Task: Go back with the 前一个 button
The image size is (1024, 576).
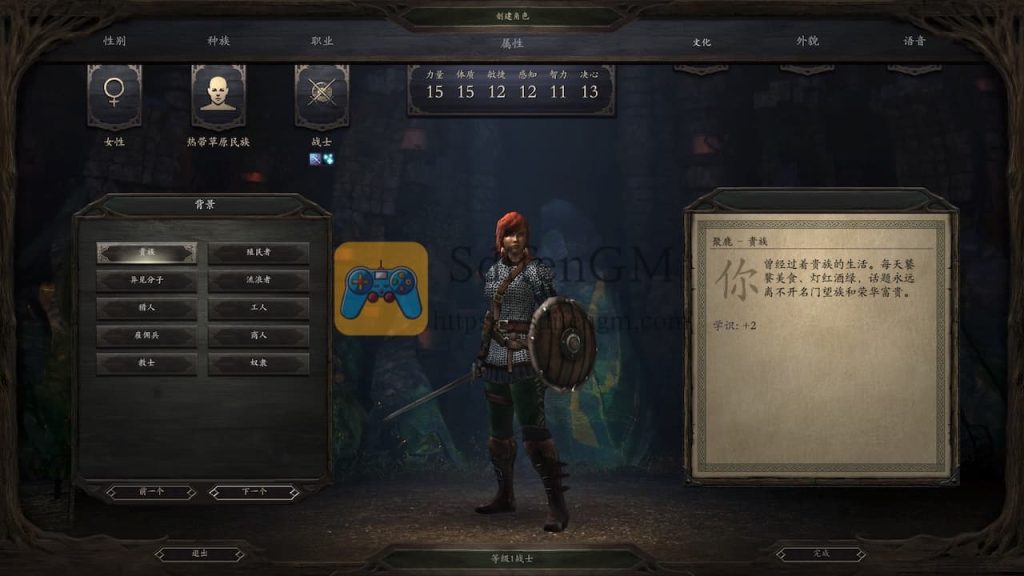Action: point(151,492)
